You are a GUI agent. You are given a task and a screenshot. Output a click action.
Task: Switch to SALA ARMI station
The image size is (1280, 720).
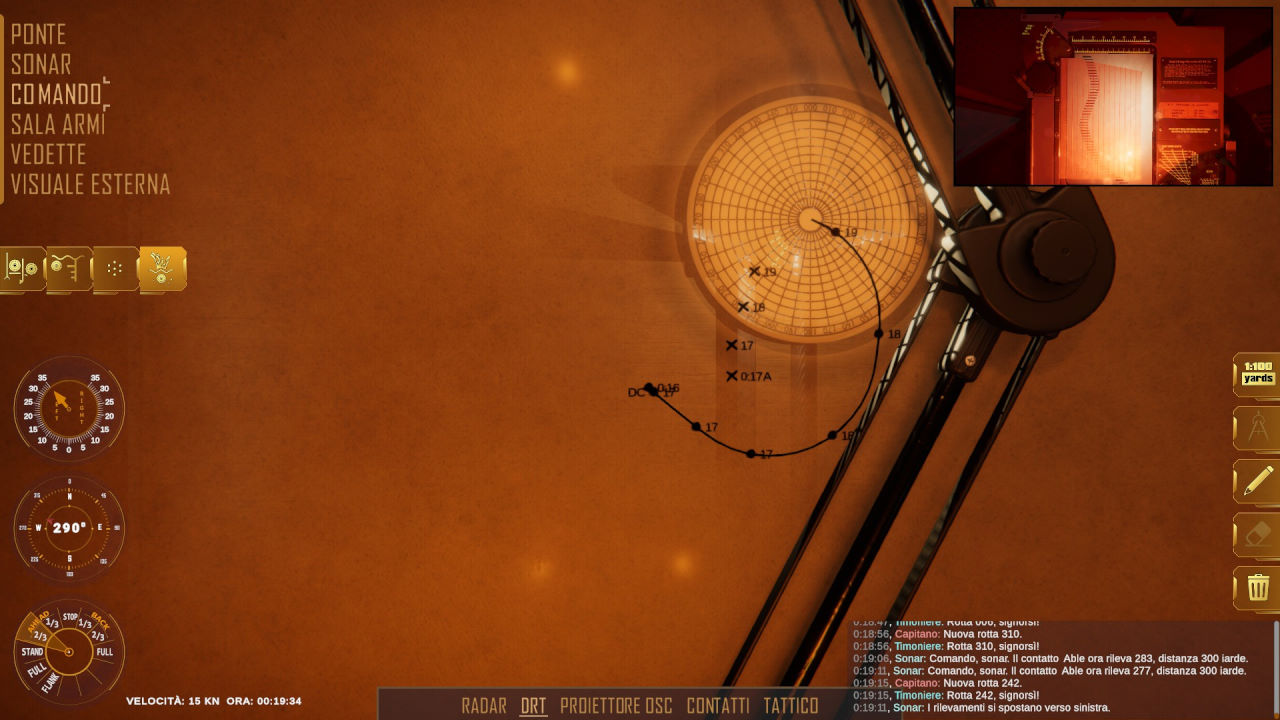(x=58, y=125)
